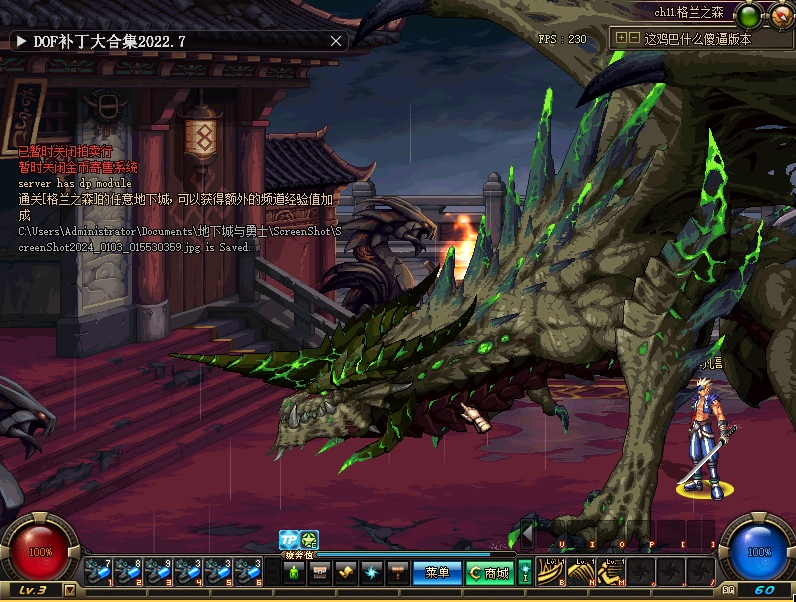Image resolution: width=796 pixels, height=602 pixels.
Task: Open the 商城 shop button
Action: coord(488,573)
